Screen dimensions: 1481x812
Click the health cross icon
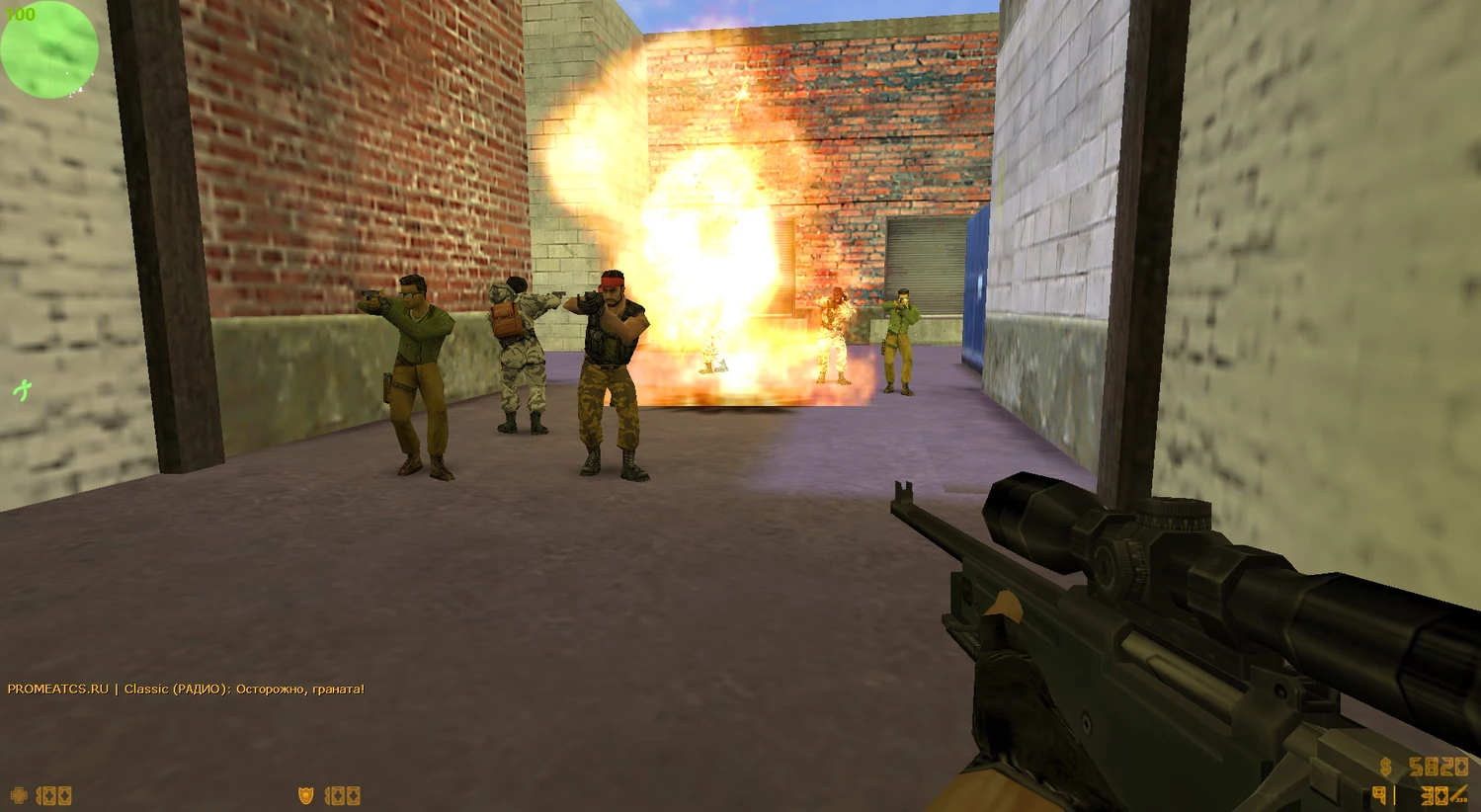(x=19, y=795)
